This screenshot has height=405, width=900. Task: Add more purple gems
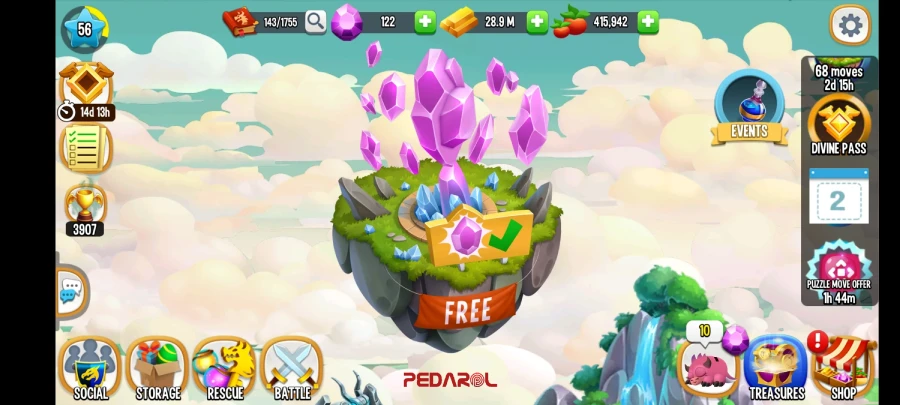pyautogui.click(x=425, y=22)
